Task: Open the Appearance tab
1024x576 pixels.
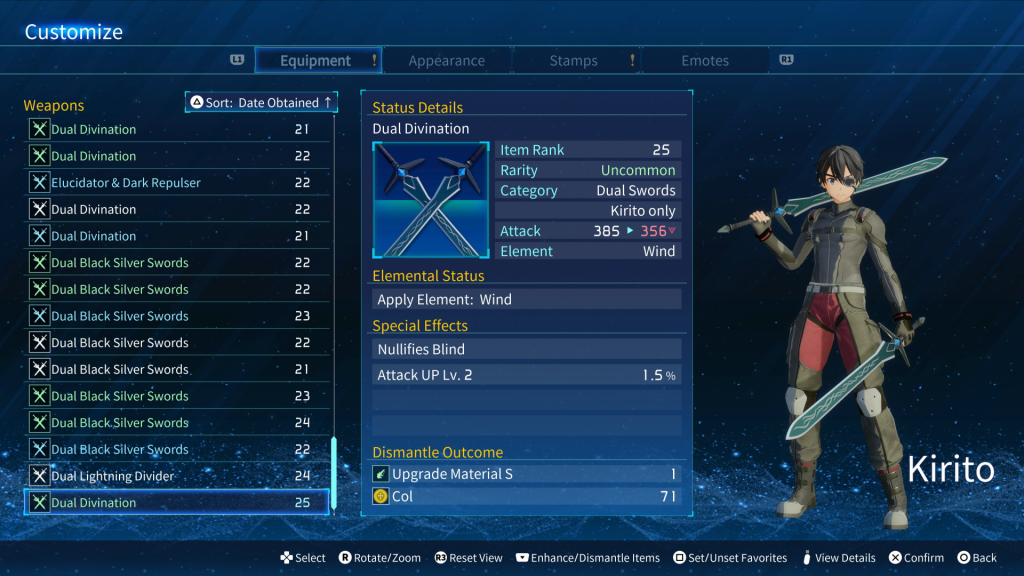Action: pyautogui.click(x=446, y=61)
